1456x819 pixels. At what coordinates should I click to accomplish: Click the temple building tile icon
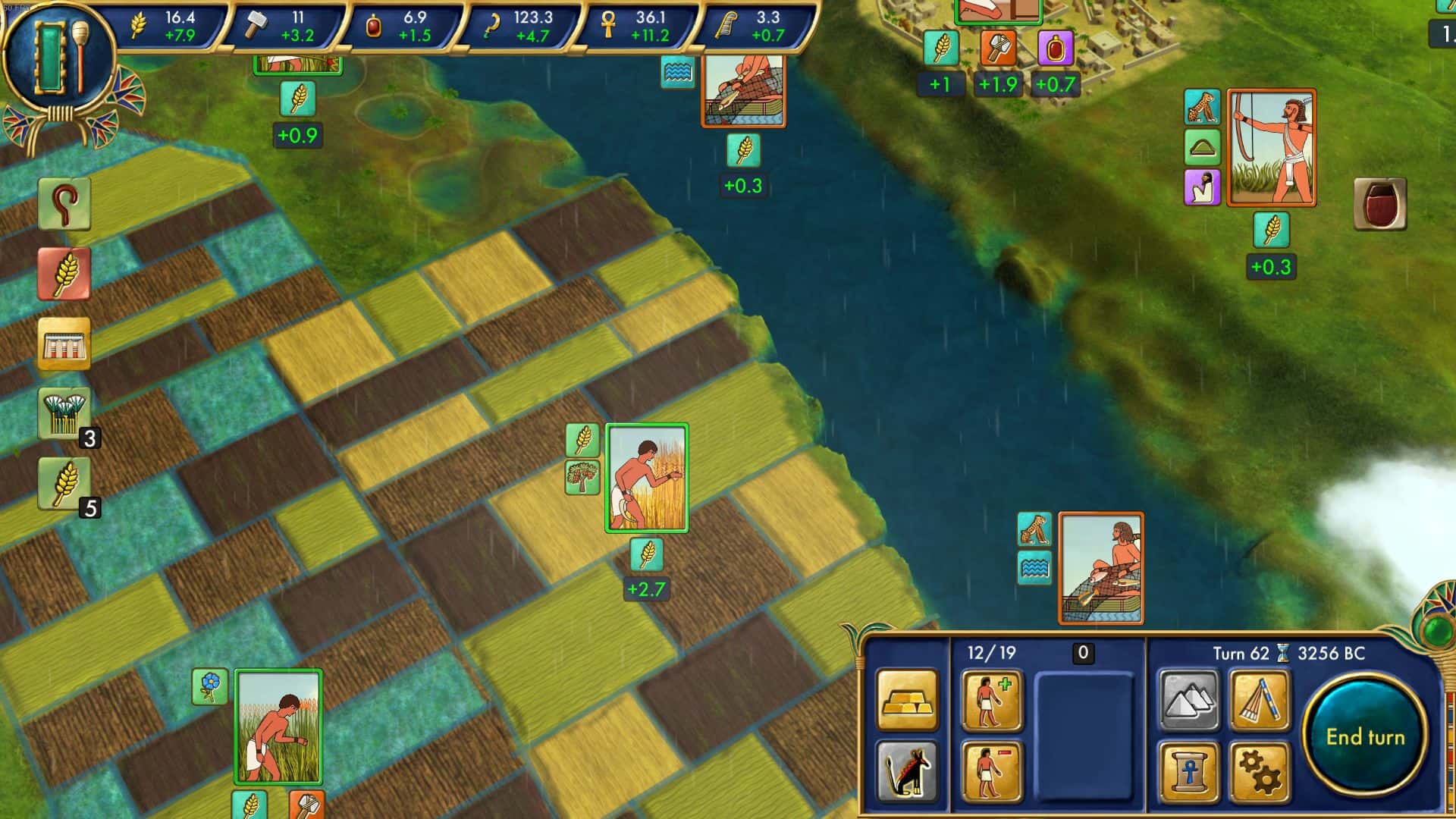pyautogui.click(x=64, y=345)
